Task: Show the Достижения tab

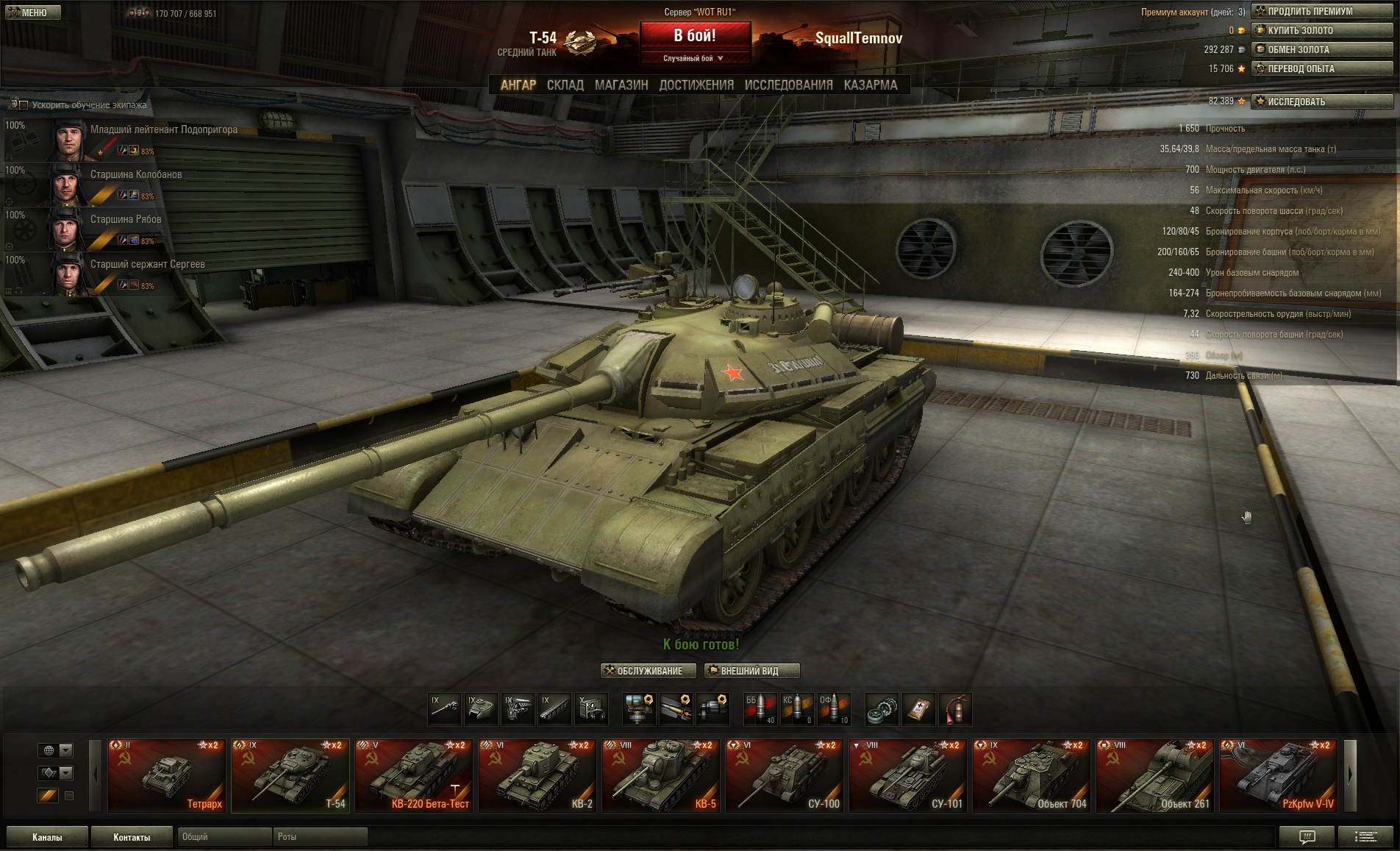Action: click(x=696, y=85)
